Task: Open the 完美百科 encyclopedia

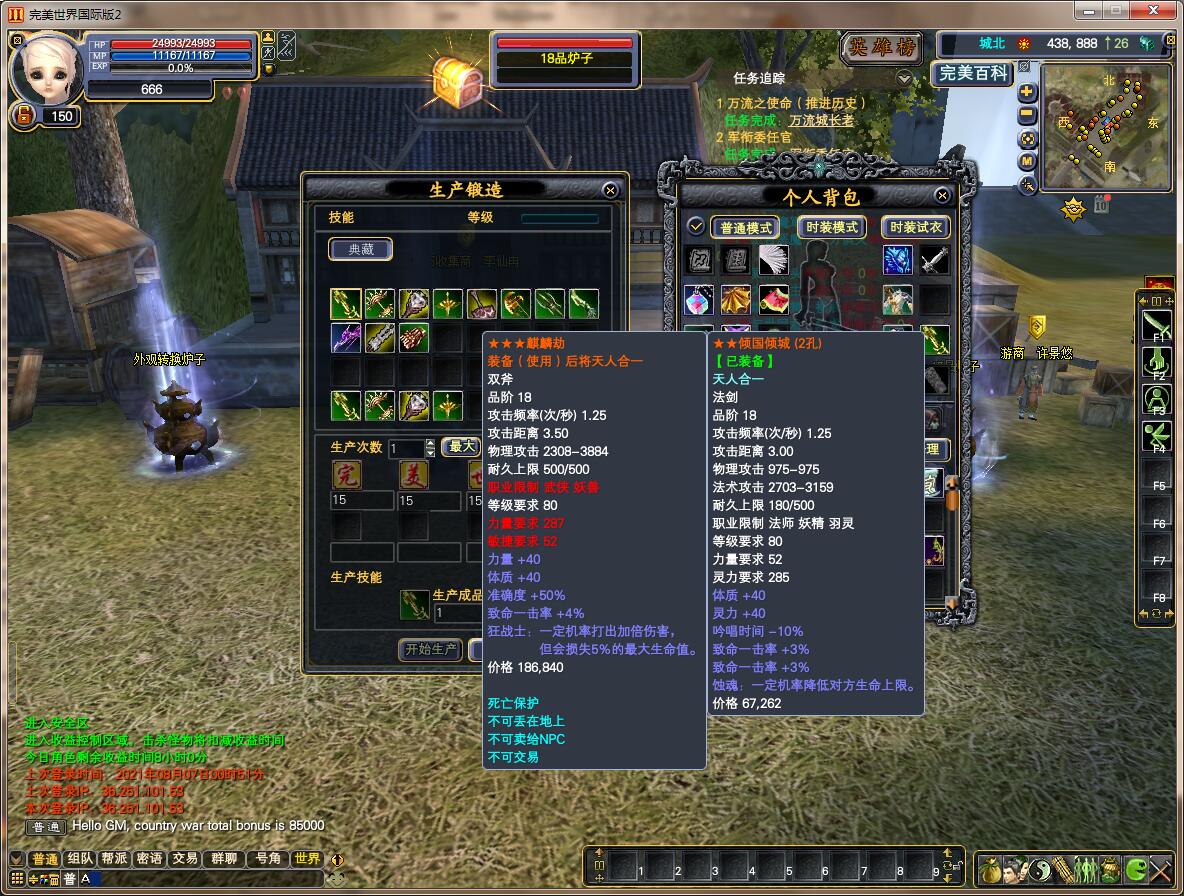Action: pos(972,74)
